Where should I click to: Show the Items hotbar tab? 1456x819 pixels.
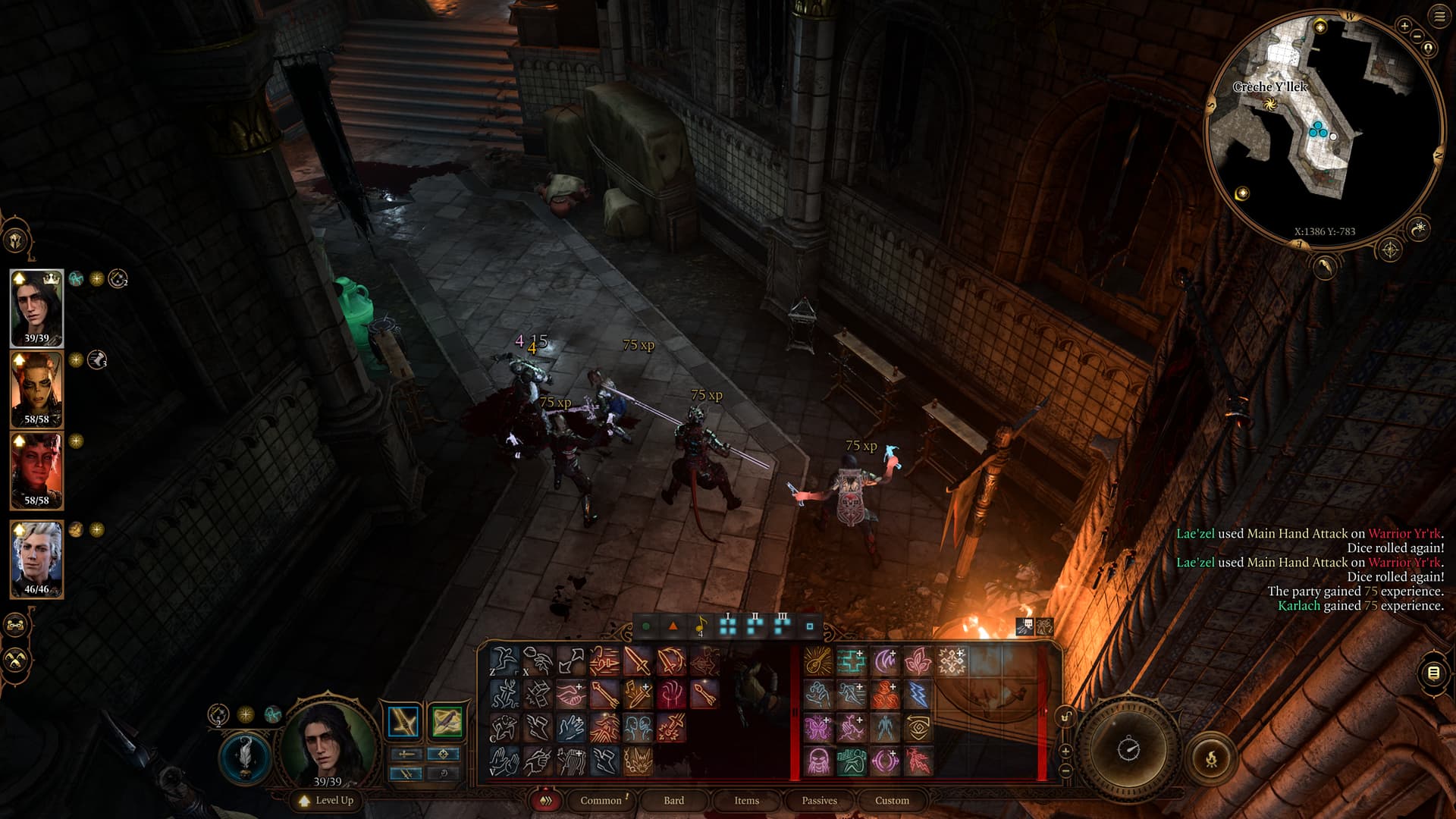pyautogui.click(x=746, y=800)
